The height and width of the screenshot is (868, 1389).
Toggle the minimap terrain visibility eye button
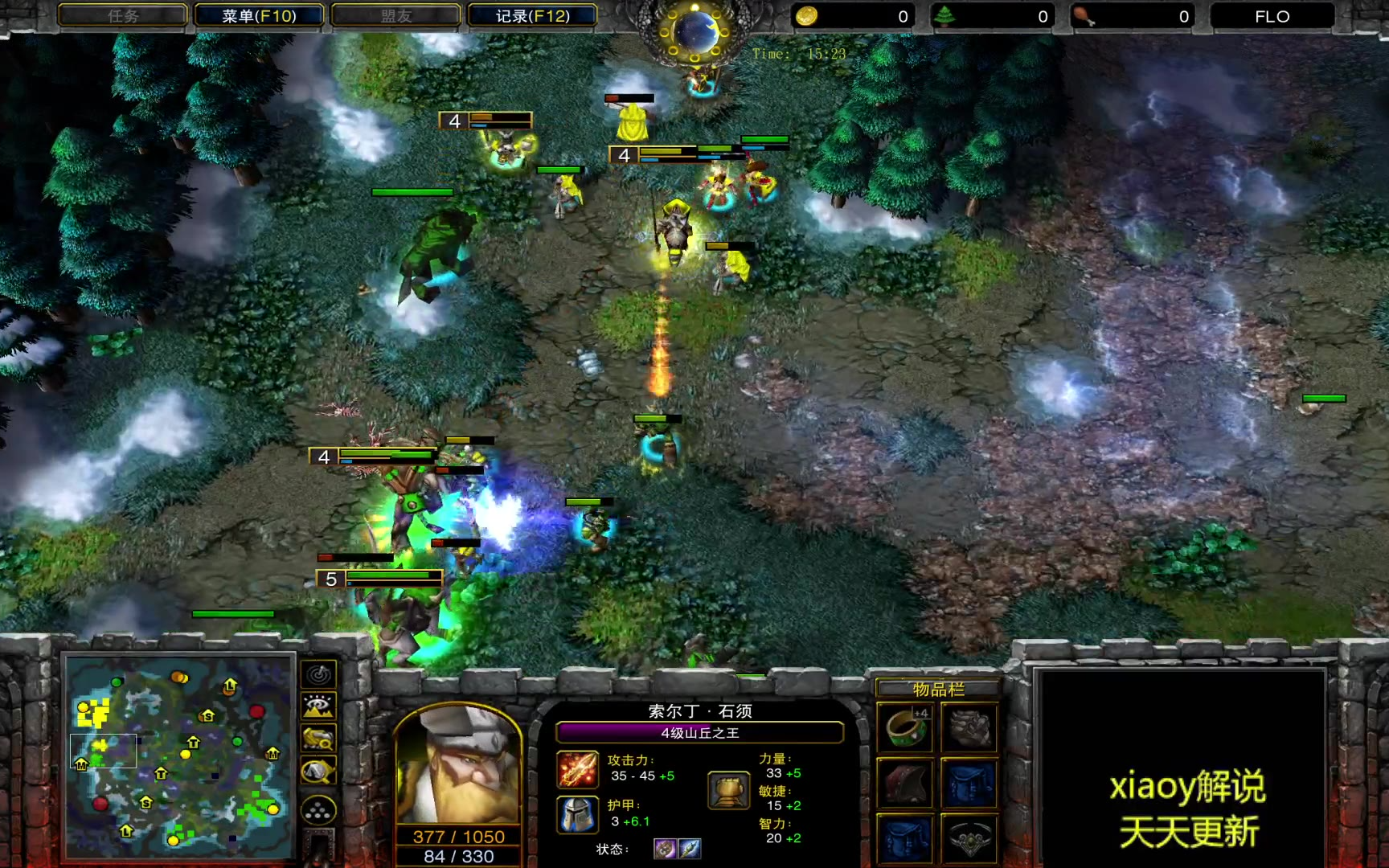point(318,706)
